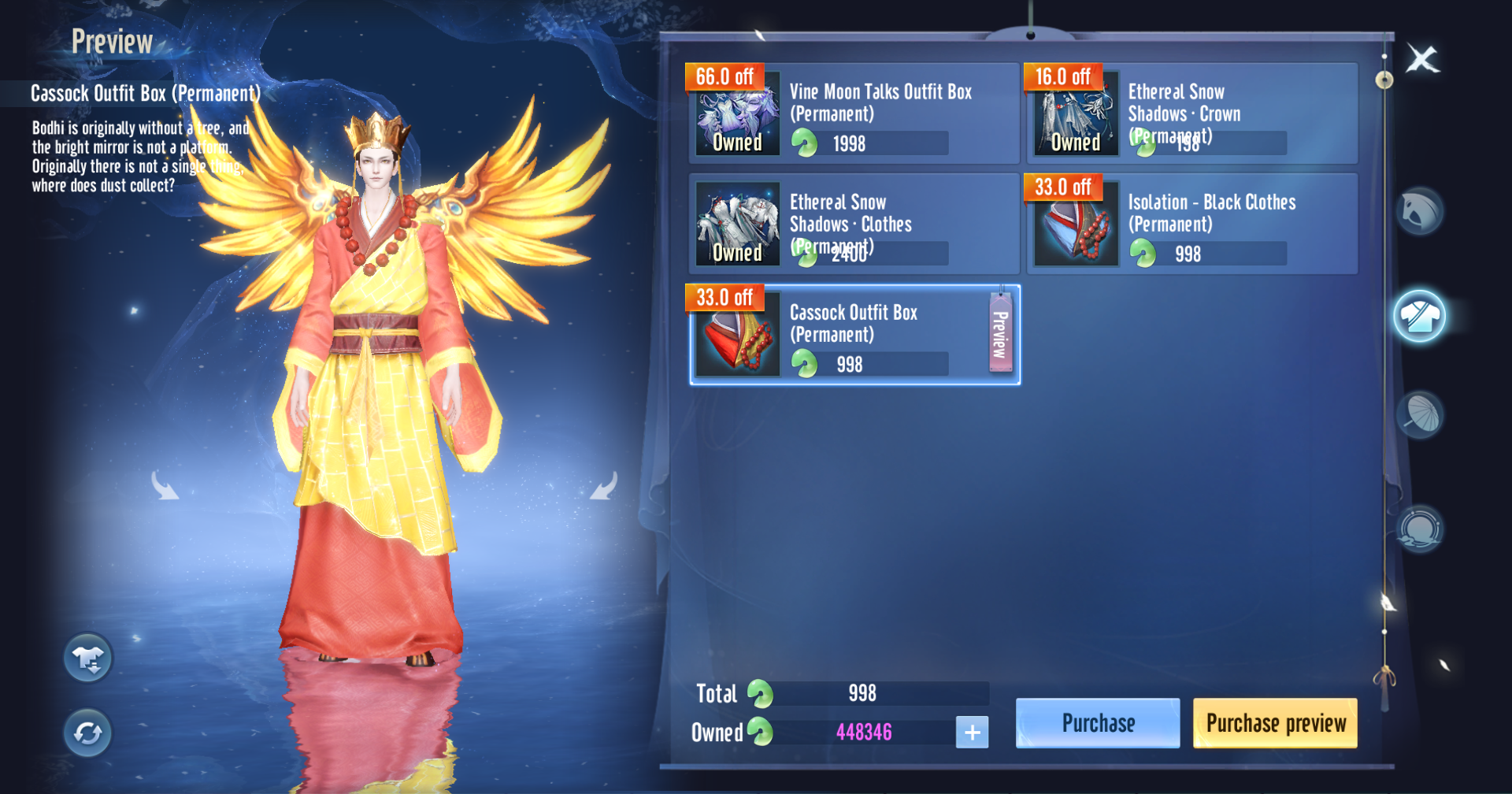
Task: Close the outfit shop window
Action: [x=1422, y=59]
